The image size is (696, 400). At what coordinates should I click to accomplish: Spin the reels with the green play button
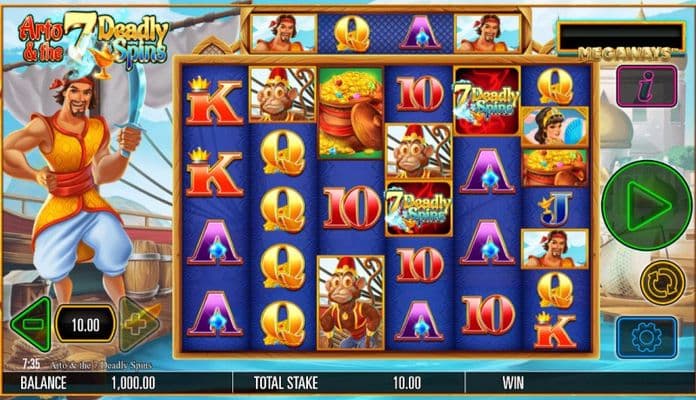tap(645, 206)
